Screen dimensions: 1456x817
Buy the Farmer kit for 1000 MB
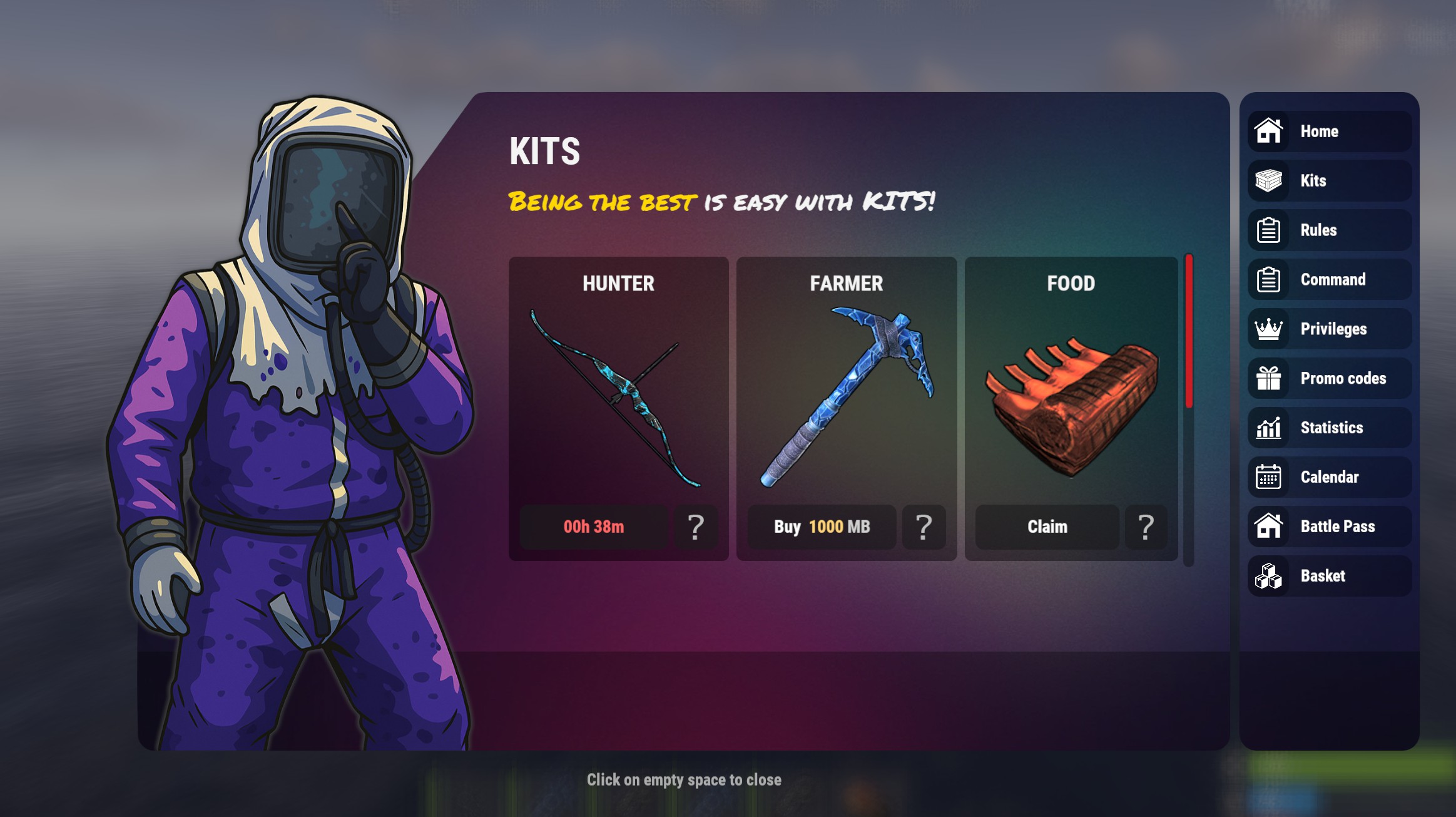tap(822, 527)
